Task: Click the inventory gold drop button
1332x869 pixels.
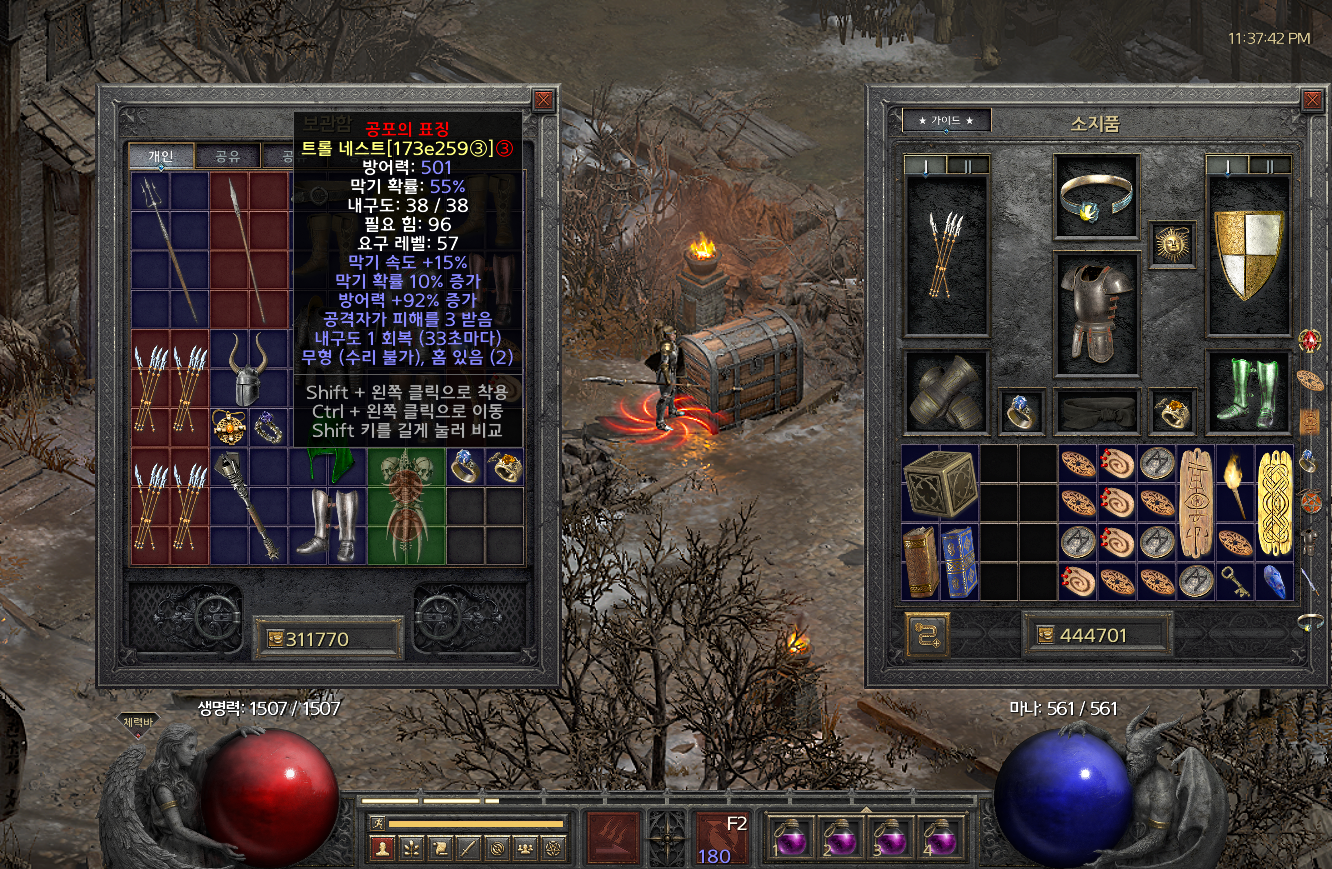Action: [x=927, y=634]
